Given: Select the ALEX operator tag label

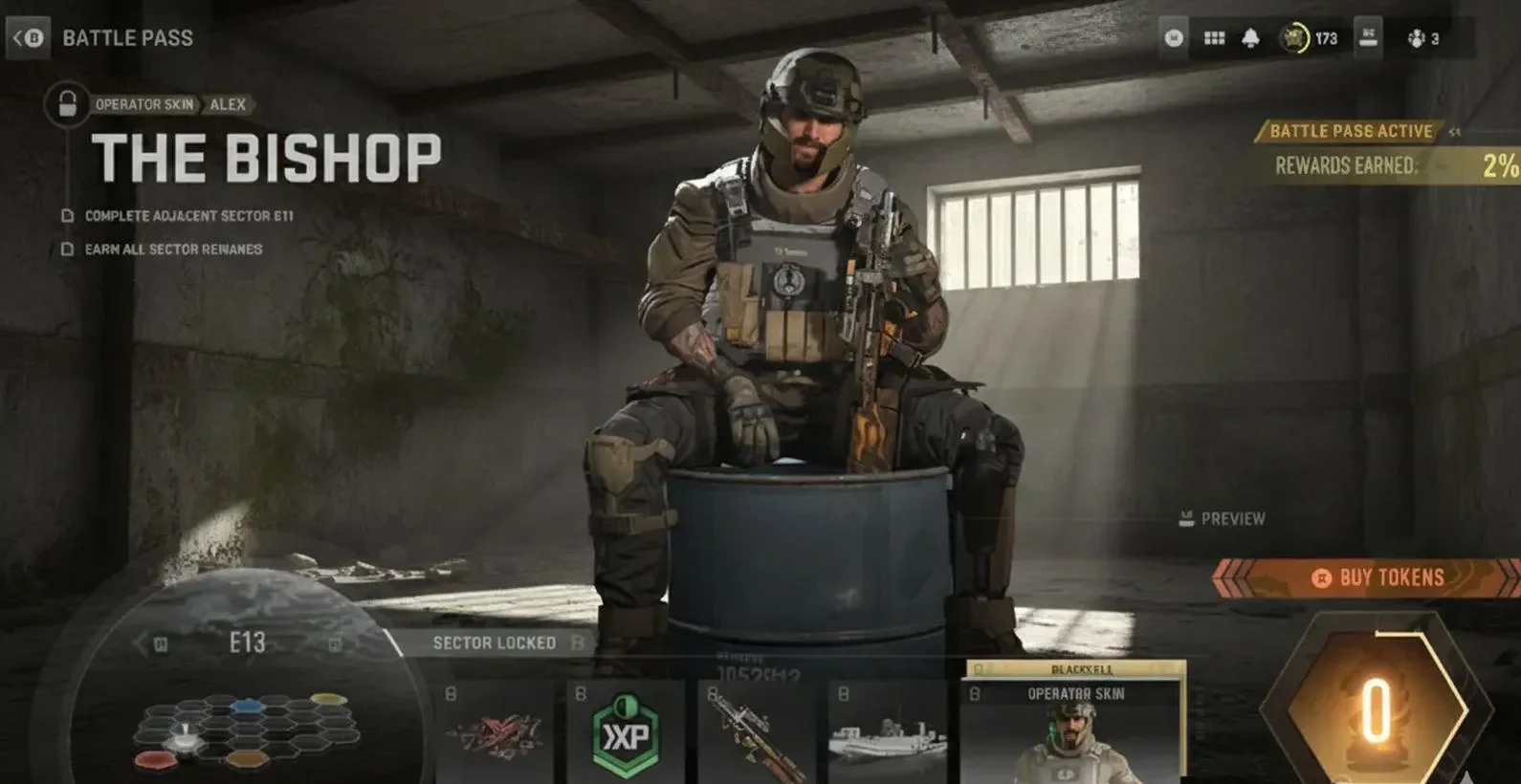Looking at the screenshot, I should click(x=228, y=105).
